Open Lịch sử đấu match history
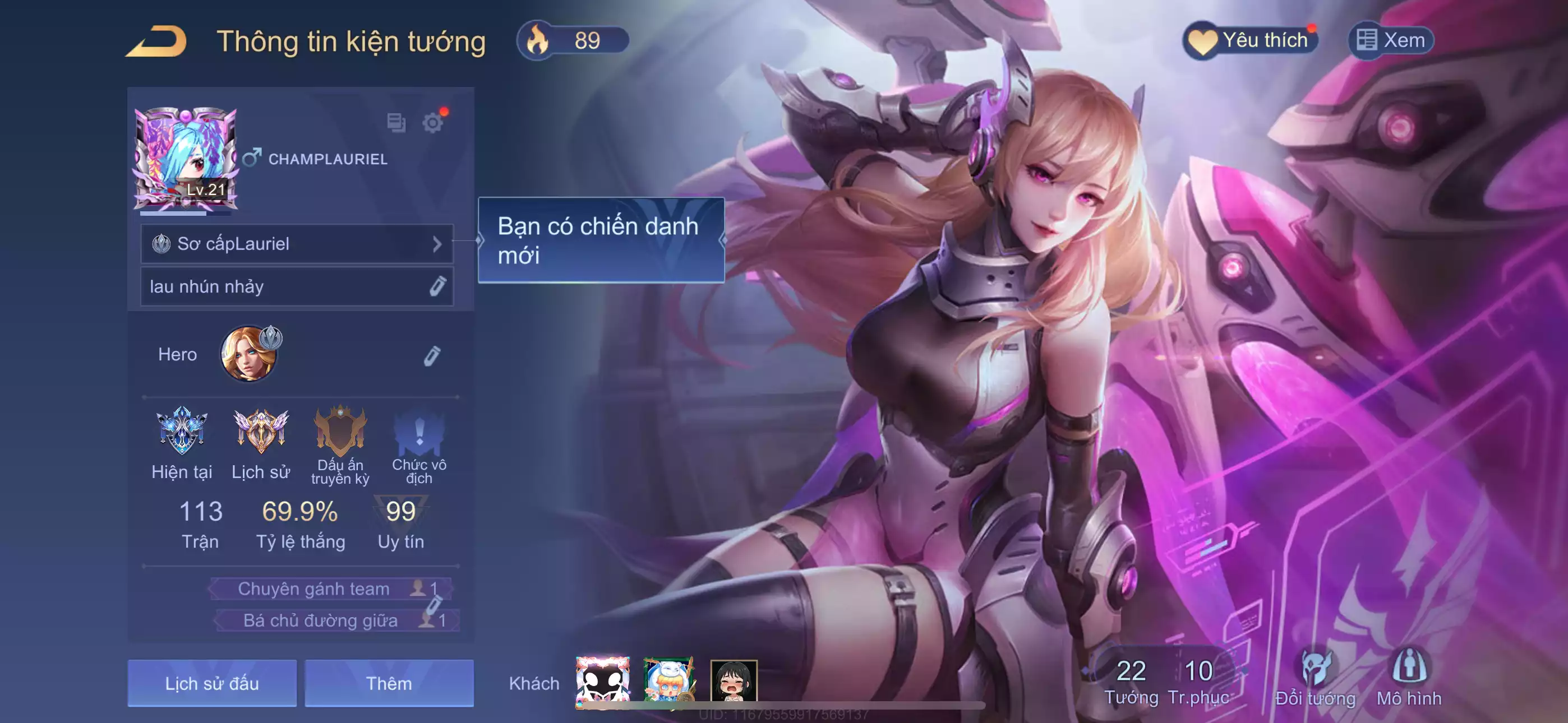The width and height of the screenshot is (1568, 723). [x=212, y=683]
